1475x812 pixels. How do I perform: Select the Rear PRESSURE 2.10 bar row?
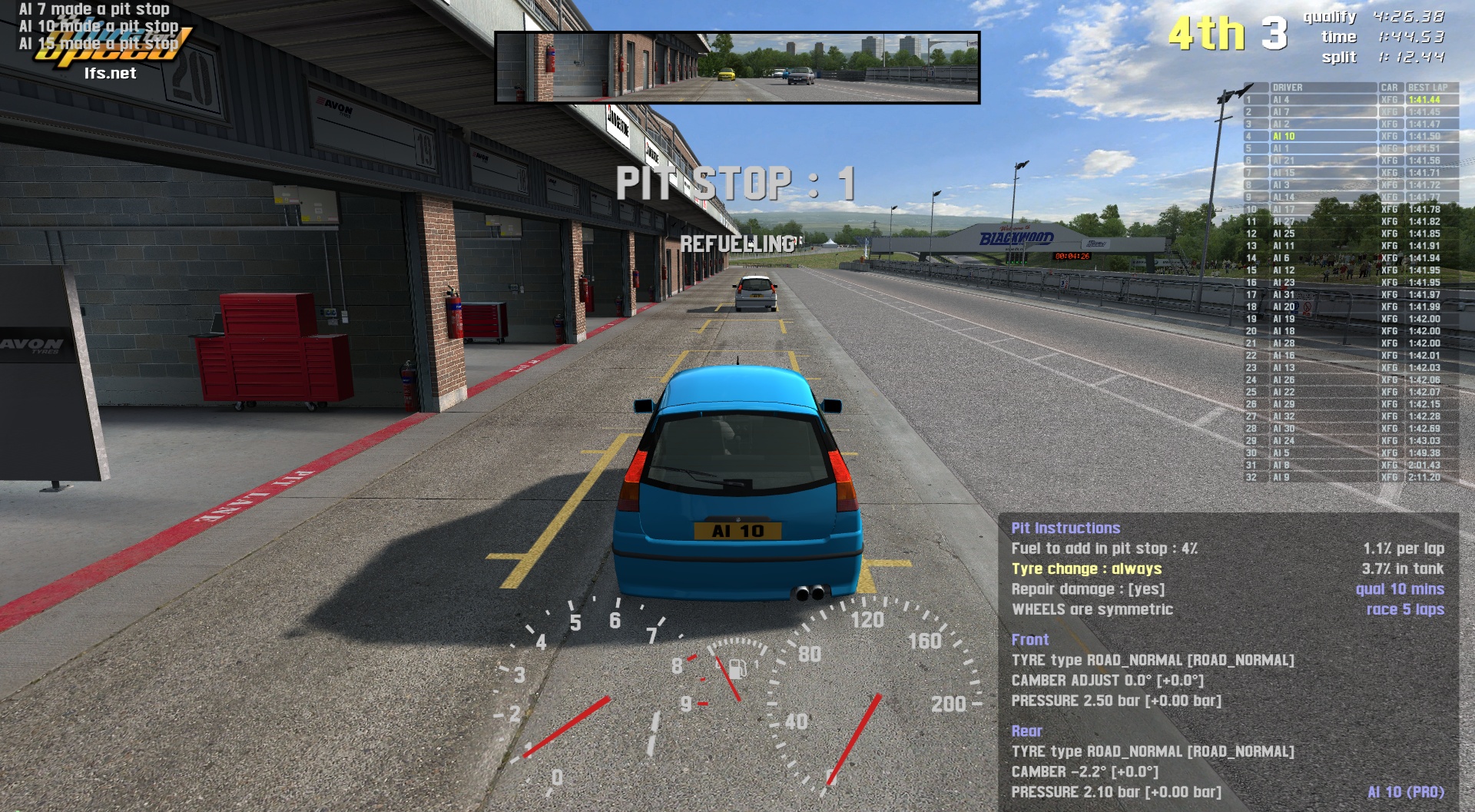coord(1115,792)
